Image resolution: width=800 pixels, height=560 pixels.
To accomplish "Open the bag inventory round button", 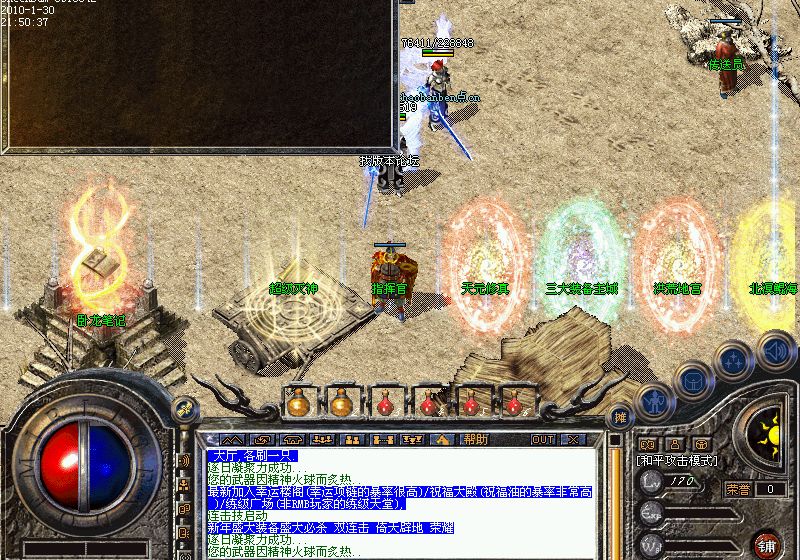I will 692,380.
